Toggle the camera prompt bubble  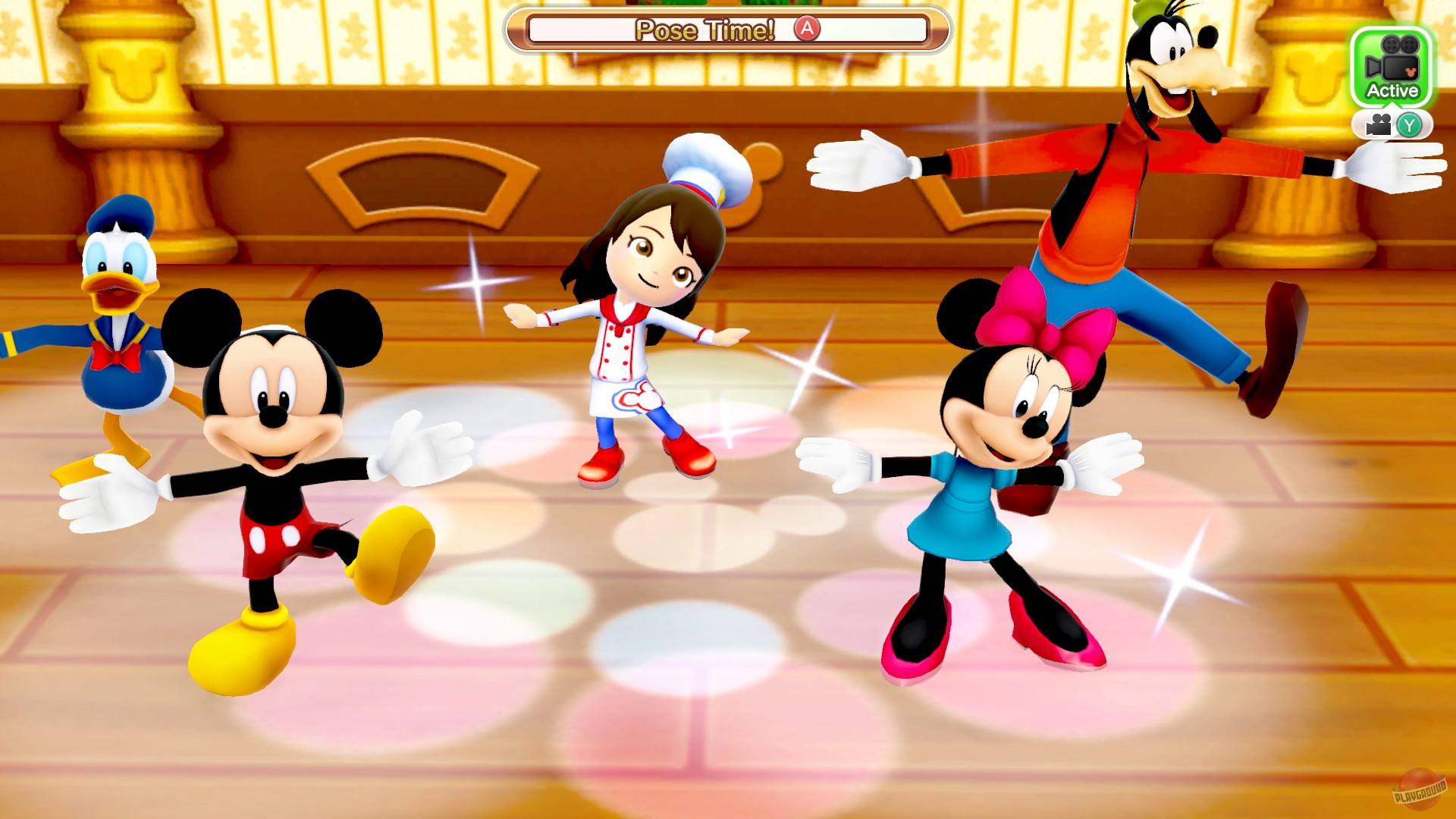(1394, 124)
